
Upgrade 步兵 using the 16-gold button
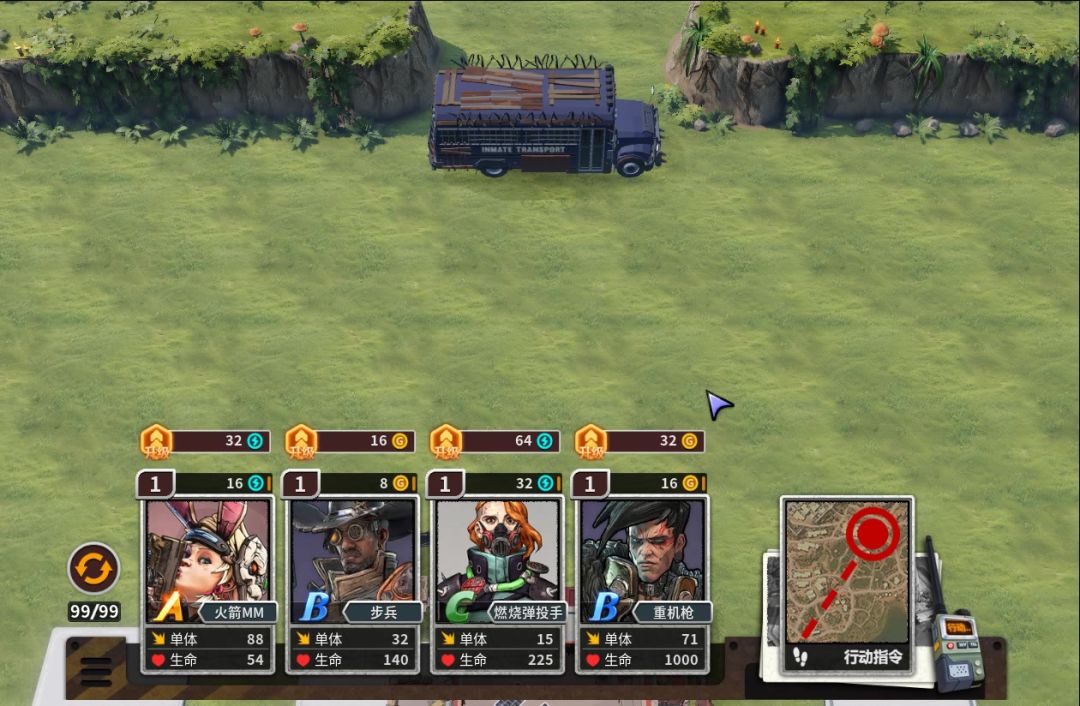click(x=351, y=441)
